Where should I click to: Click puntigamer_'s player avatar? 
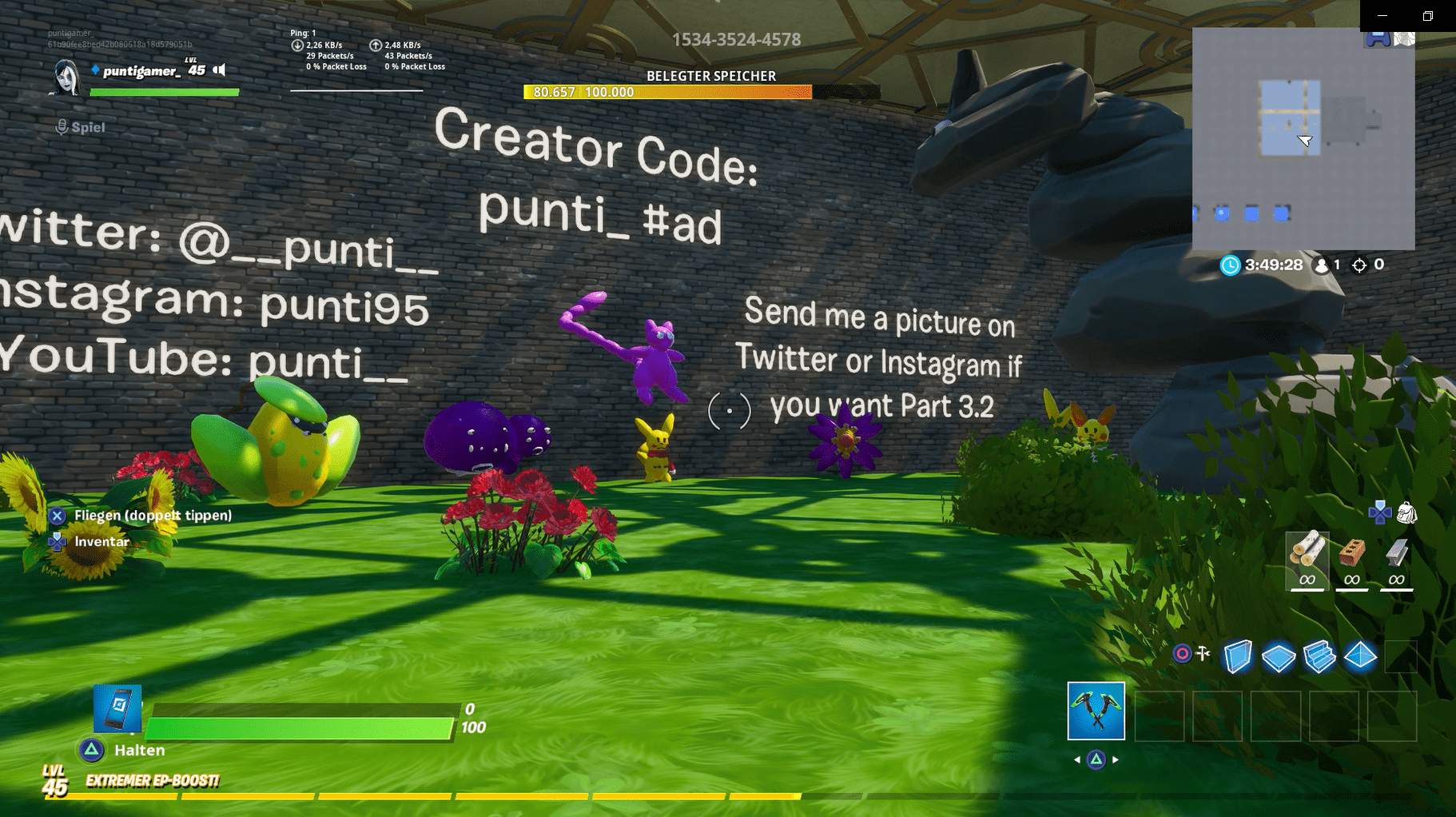(x=66, y=78)
